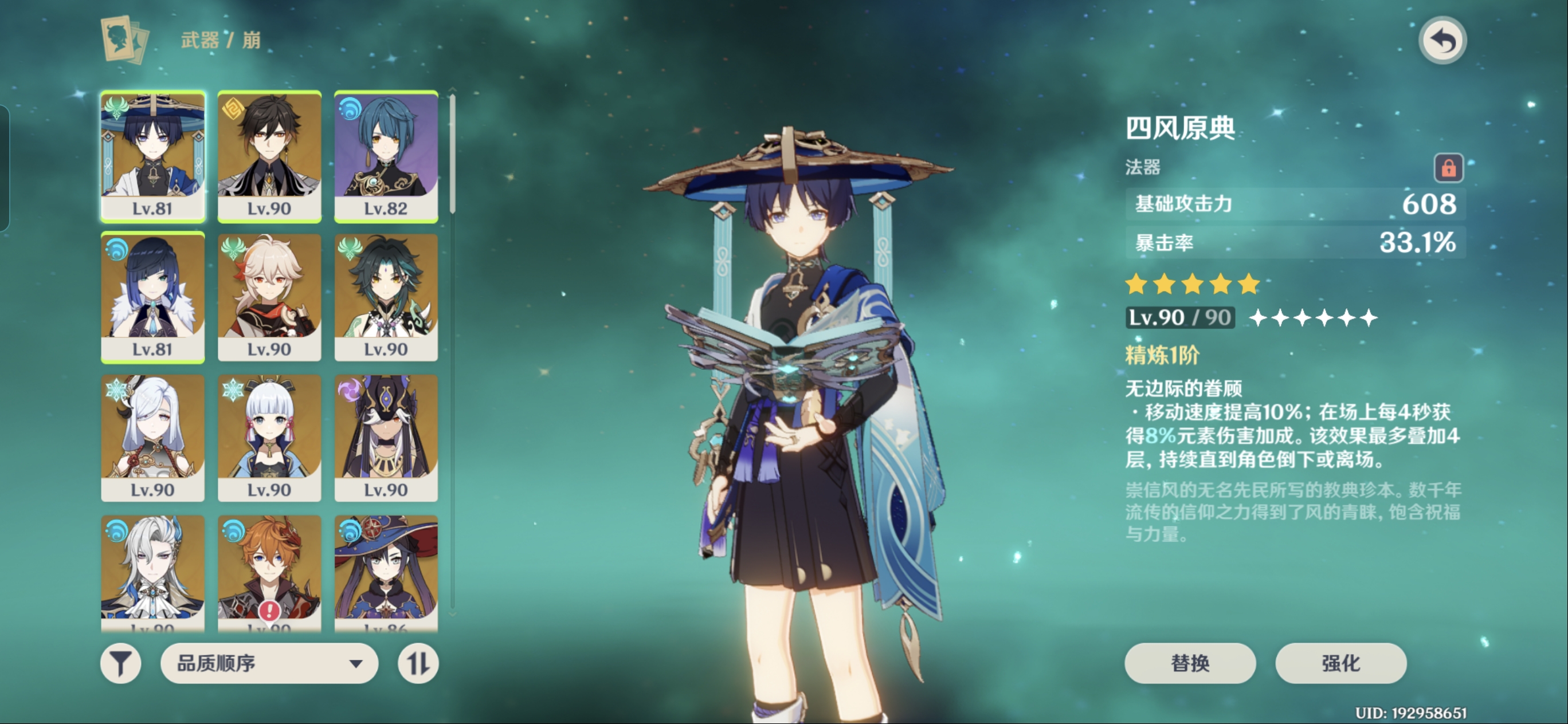Click the back arrow button

[x=1442, y=41]
